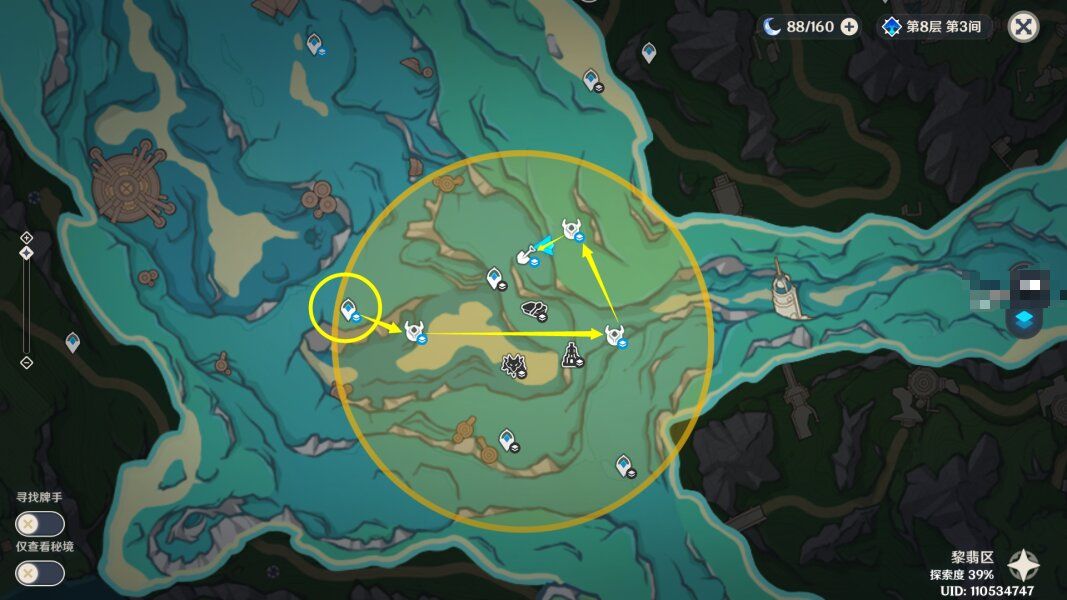This screenshot has width=1067, height=600.
Task: Select the shovel map marker
Action: coord(525,258)
